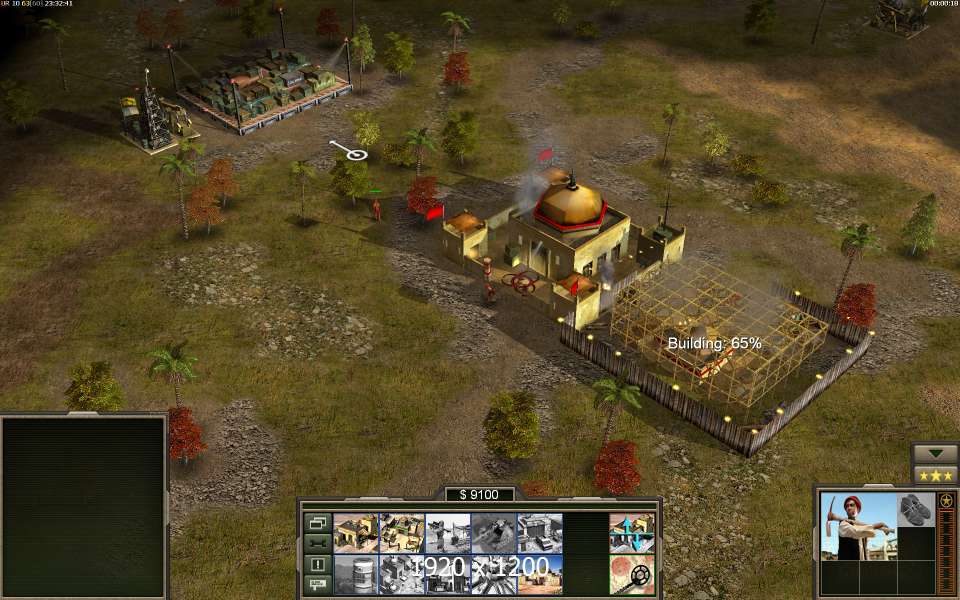Activate the metal detector command icon
The height and width of the screenshot is (600, 960).
(632, 574)
